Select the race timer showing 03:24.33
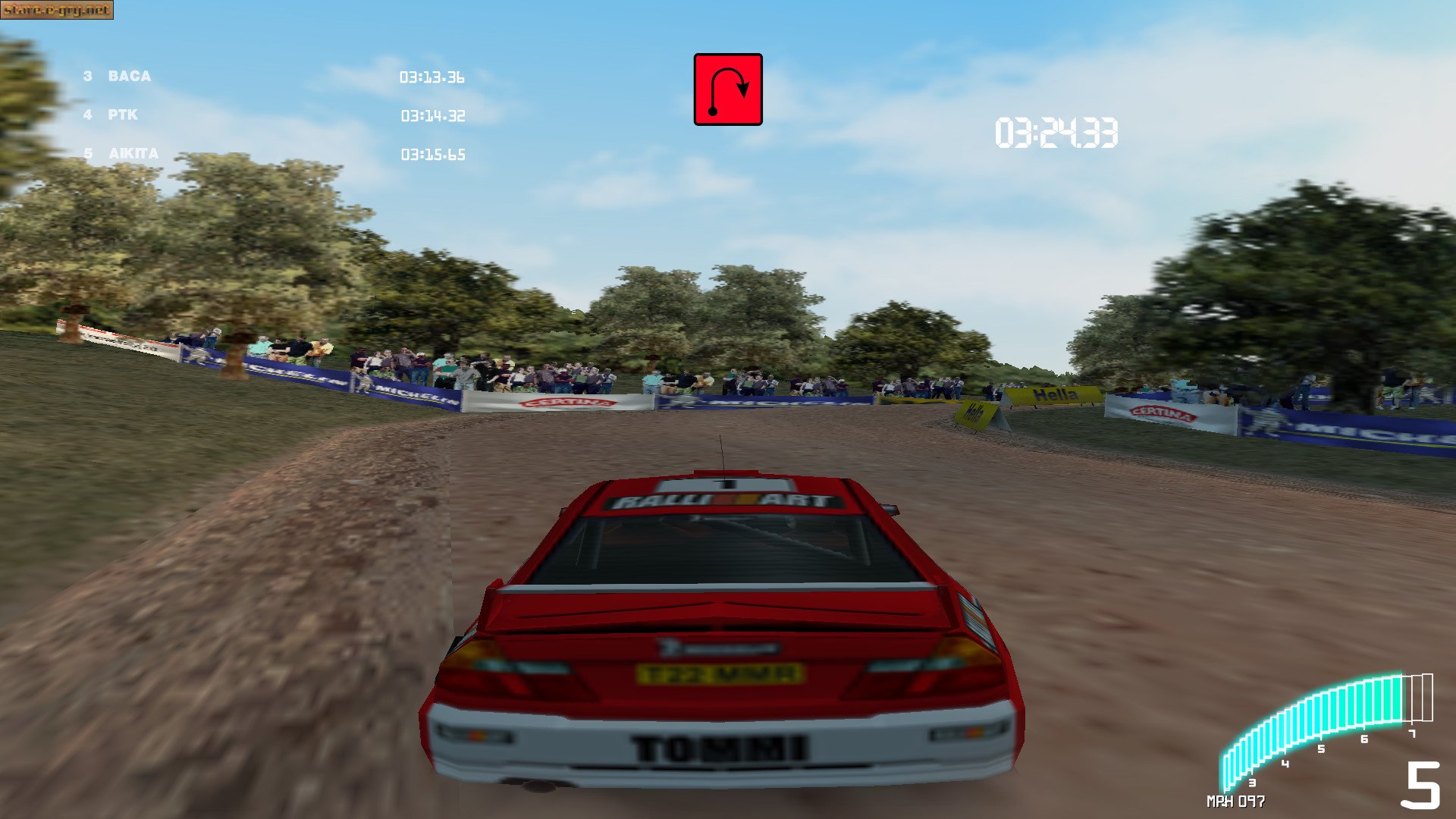This screenshot has height=819, width=1456. 1055,131
